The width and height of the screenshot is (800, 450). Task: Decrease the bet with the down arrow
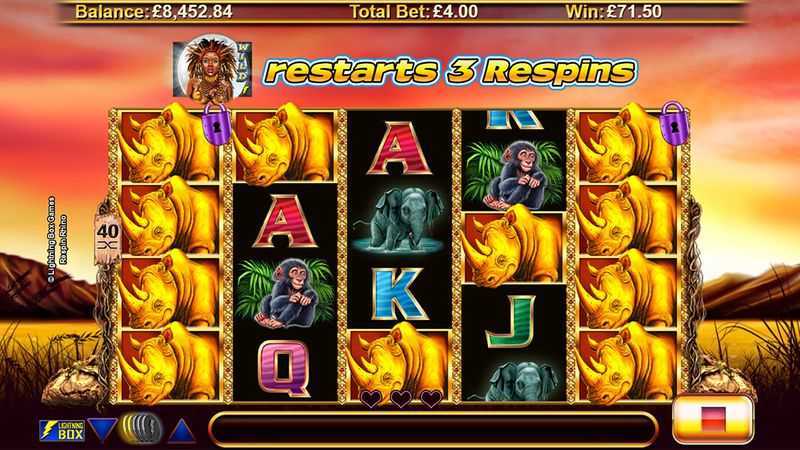tap(102, 430)
